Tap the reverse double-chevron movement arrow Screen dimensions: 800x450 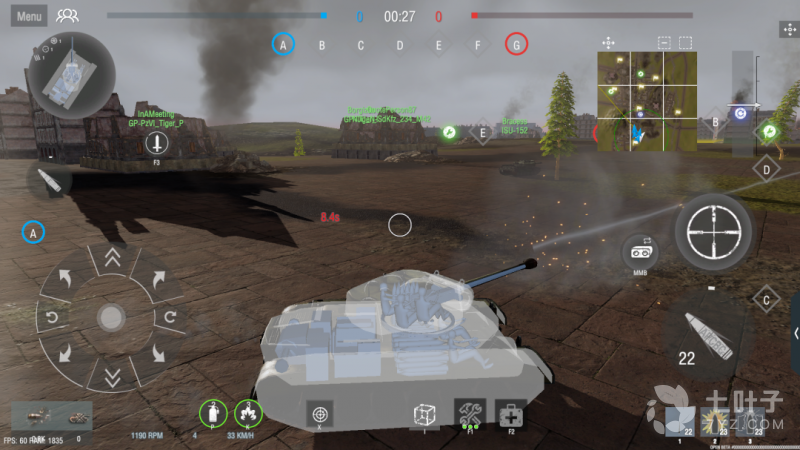[x=112, y=376]
